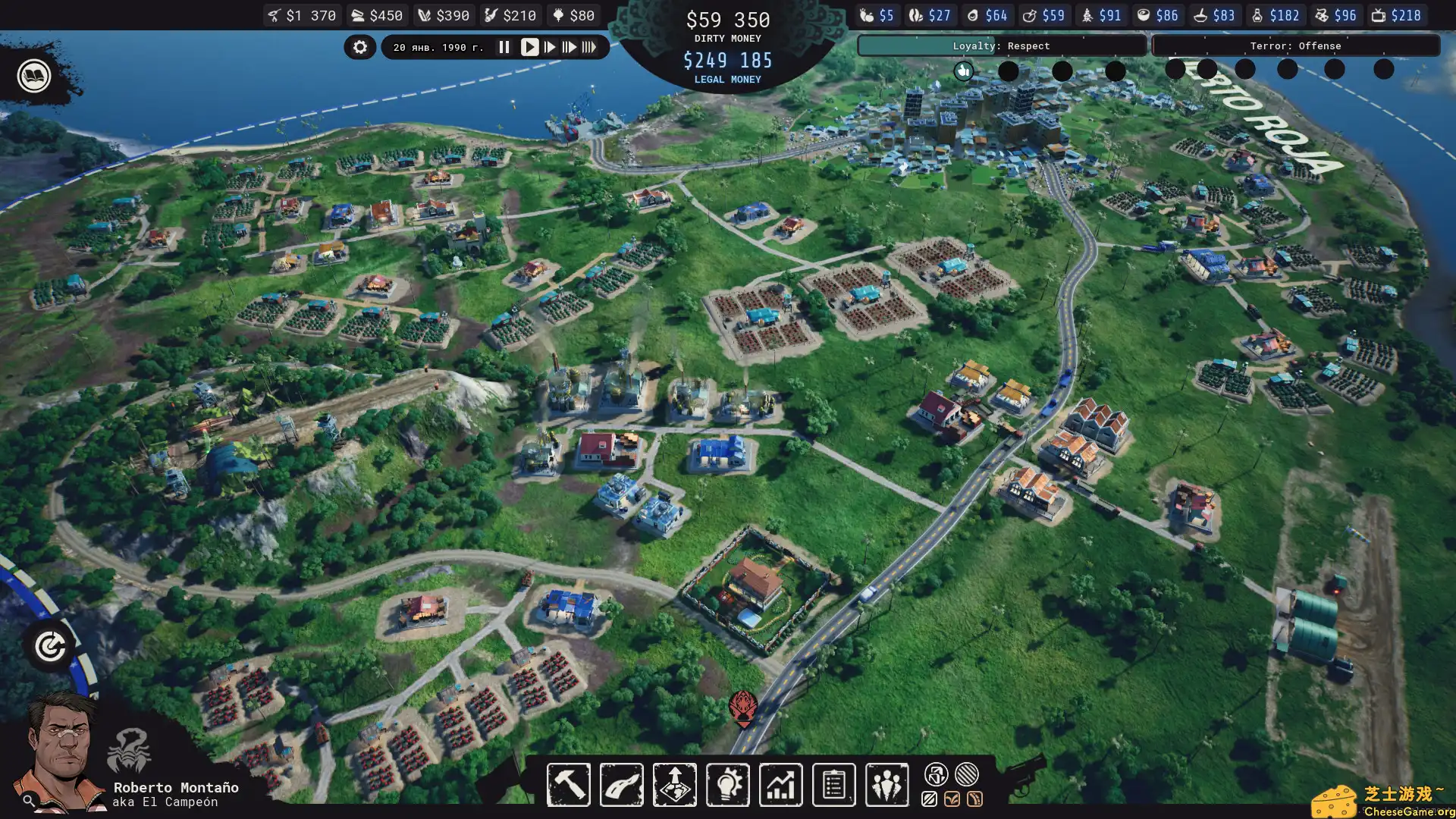Click the camera rotation icon on the left edge
The height and width of the screenshot is (819, 1456).
pos(49,646)
